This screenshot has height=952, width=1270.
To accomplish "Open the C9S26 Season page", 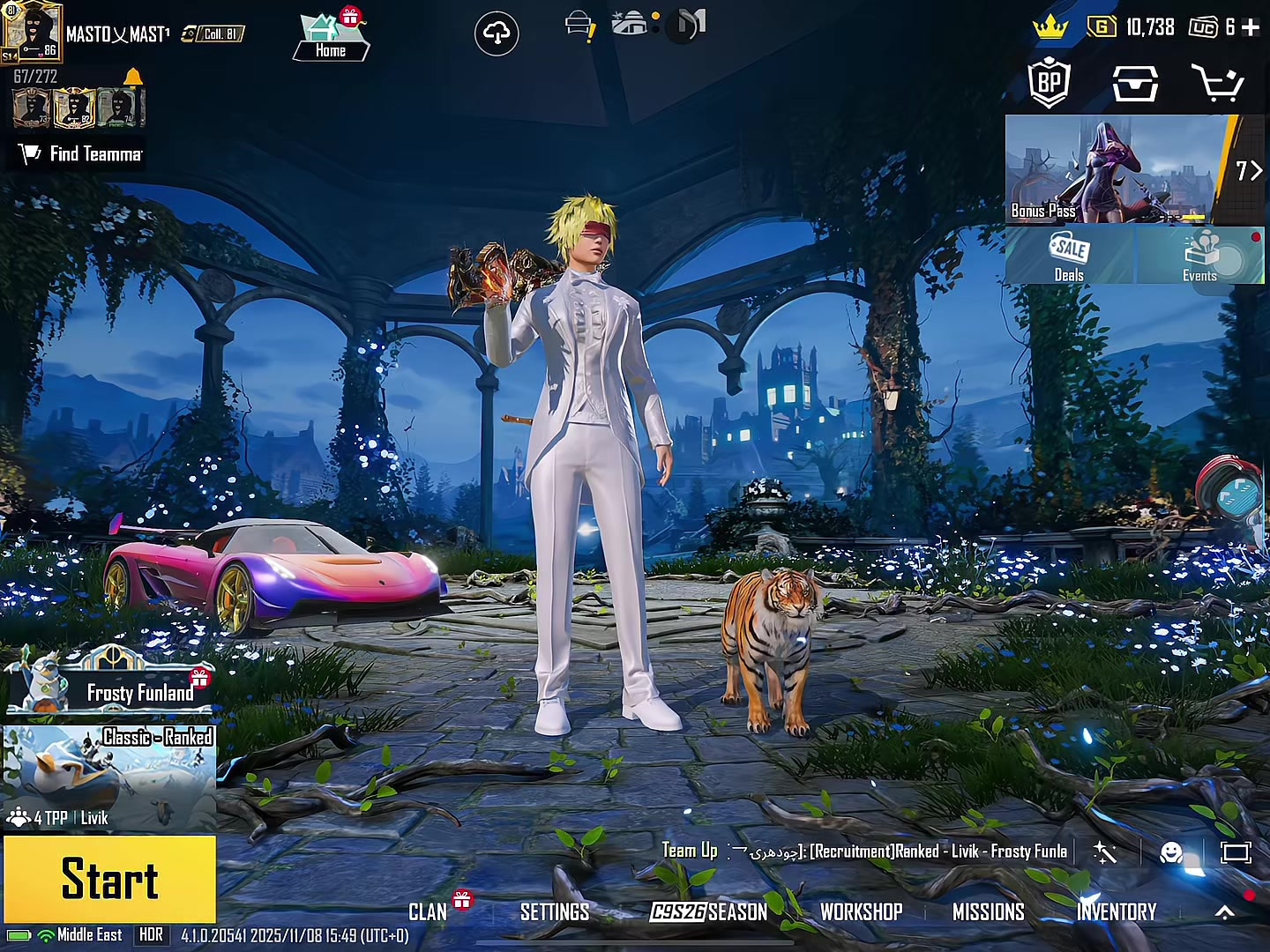I will pos(709,912).
